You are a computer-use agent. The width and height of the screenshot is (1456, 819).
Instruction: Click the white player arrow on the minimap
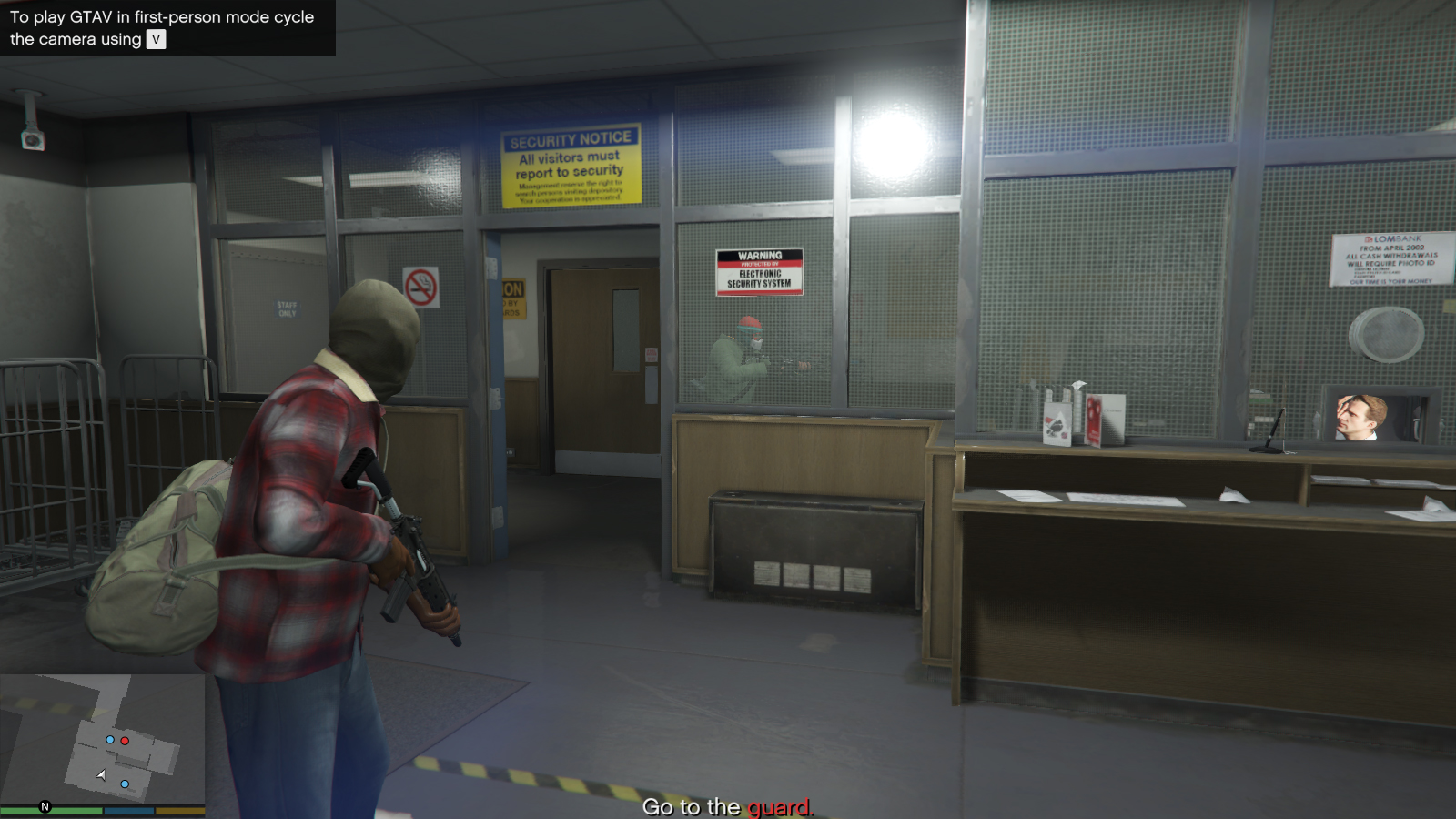102,775
